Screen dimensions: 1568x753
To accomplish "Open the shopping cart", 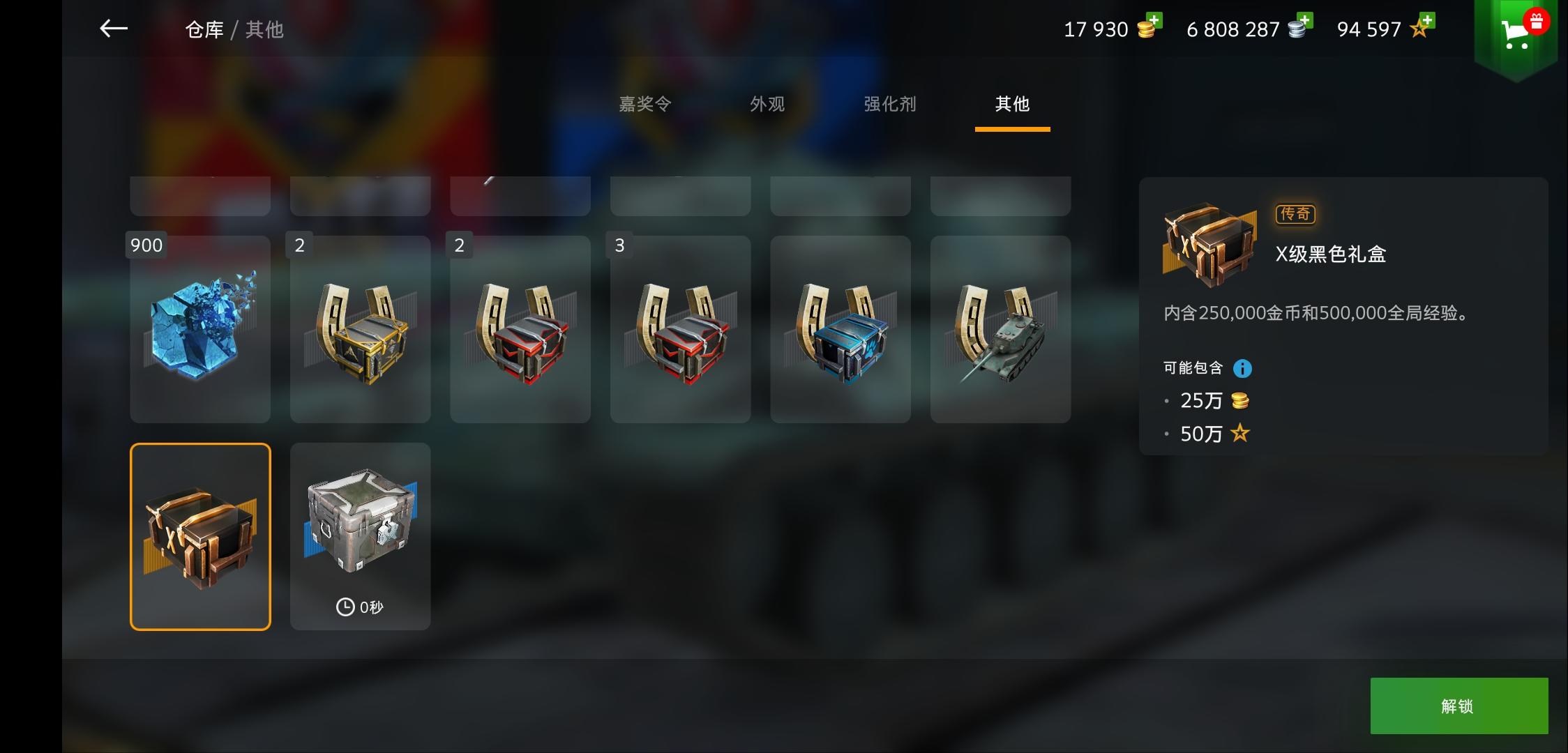I will click(1515, 33).
